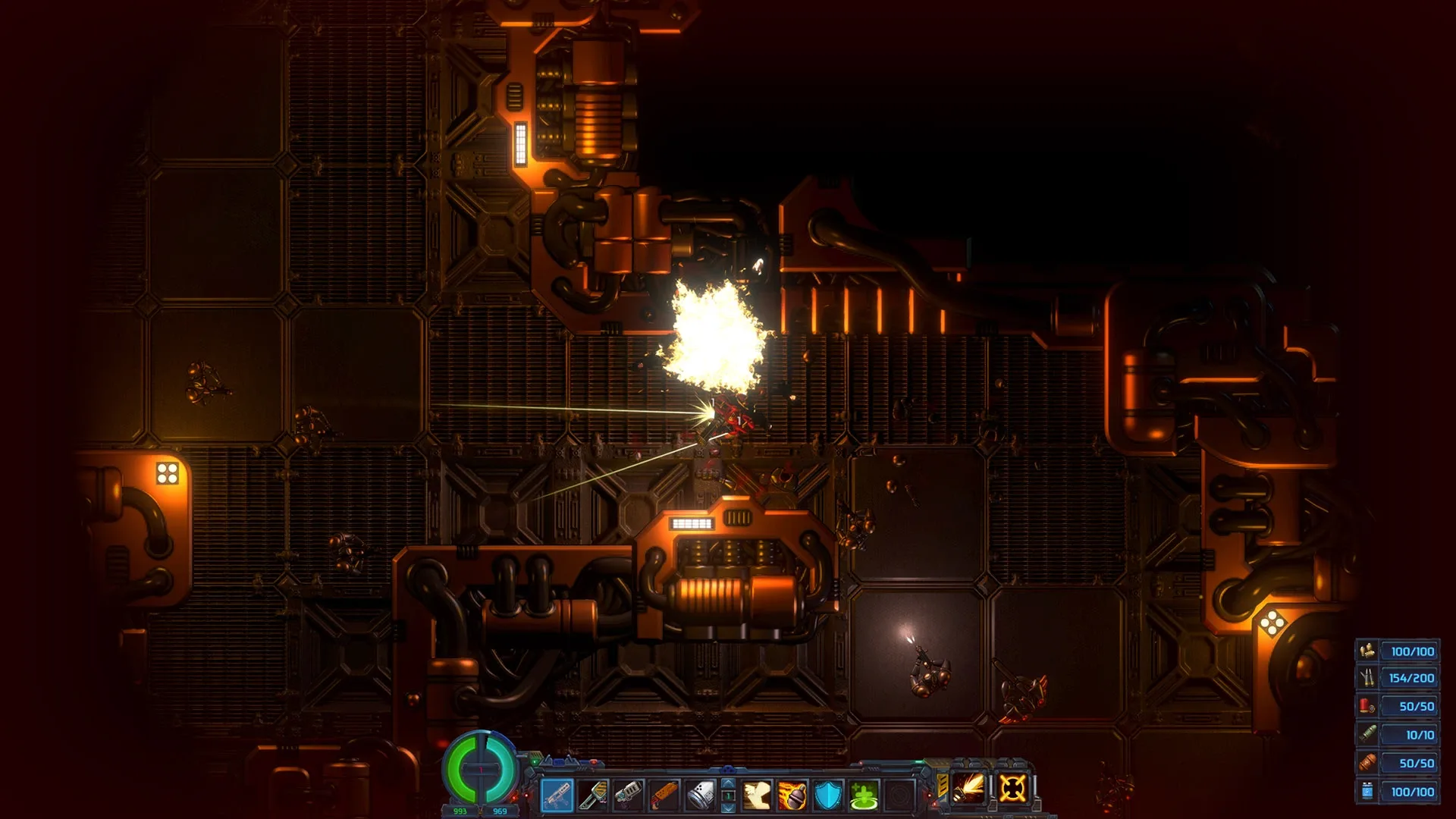
Task: Activate the orange crosshair target ability
Action: (1013, 788)
